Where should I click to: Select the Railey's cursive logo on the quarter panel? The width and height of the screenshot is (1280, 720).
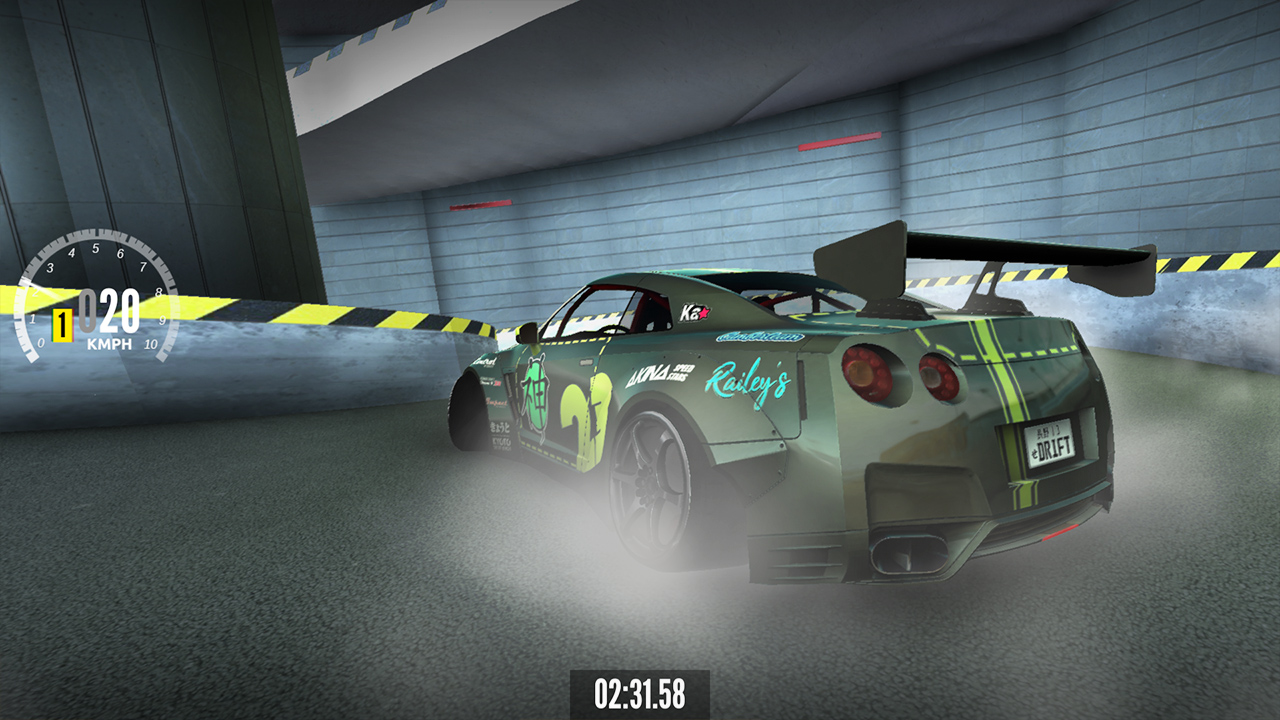[750, 382]
